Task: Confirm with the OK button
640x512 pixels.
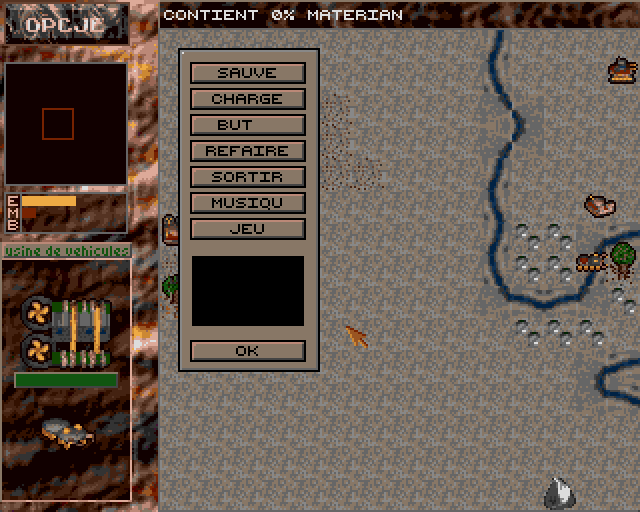Action: point(247,351)
